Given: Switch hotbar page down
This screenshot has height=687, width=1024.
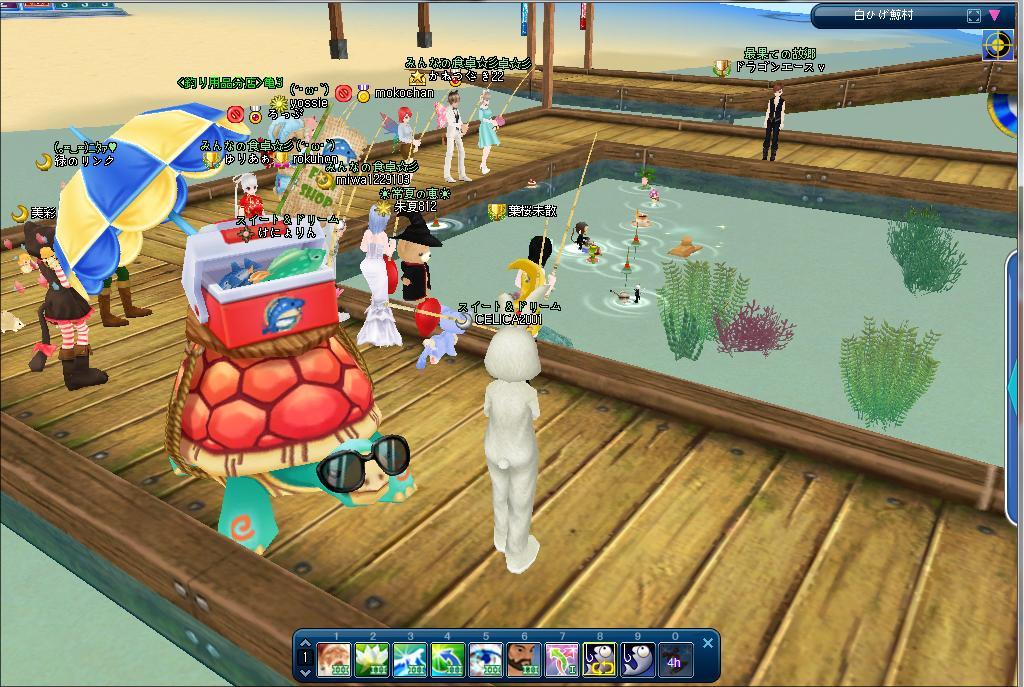Looking at the screenshot, I should click(306, 672).
